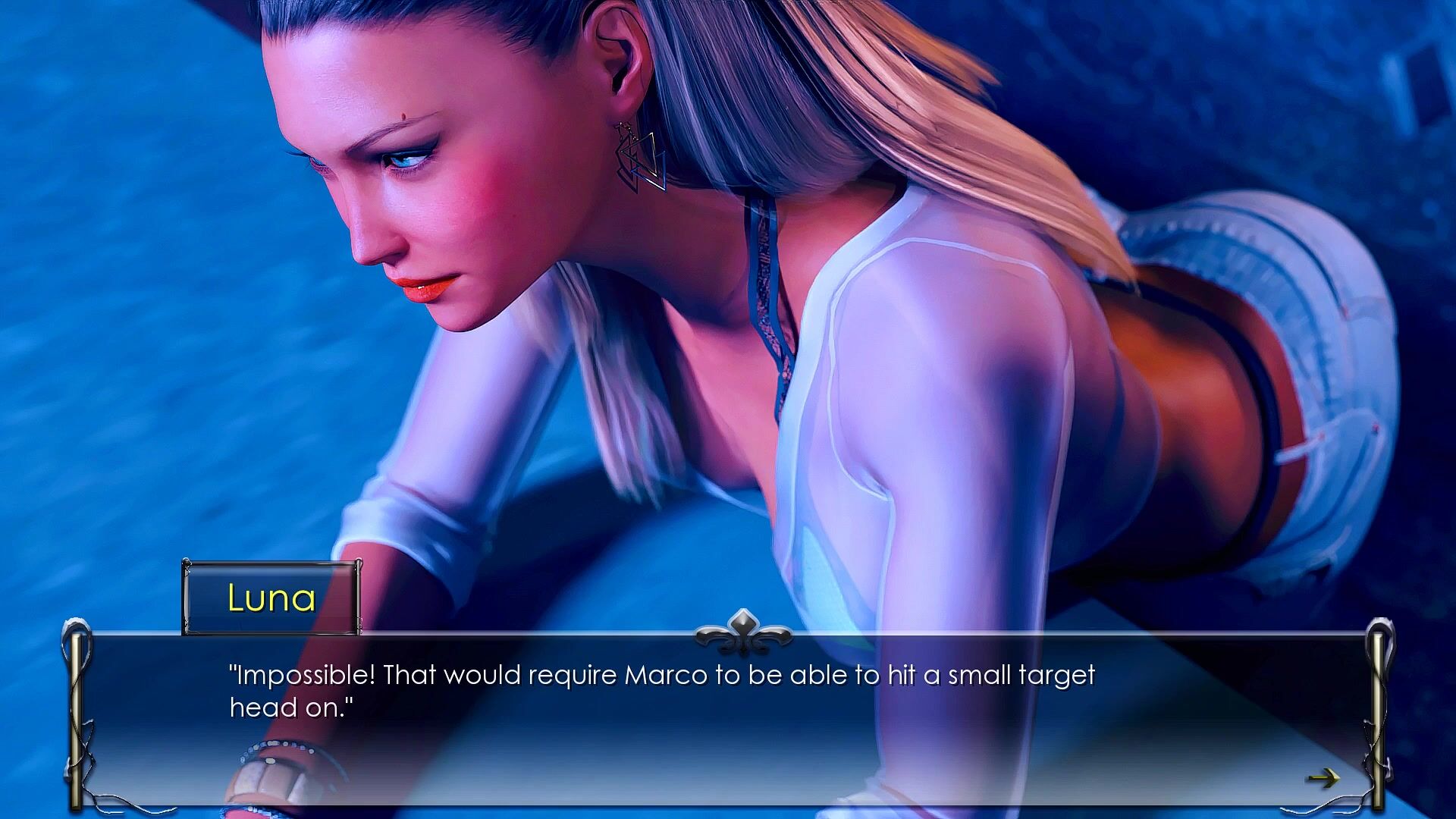Advance dialogue with the yellow arrow
The width and height of the screenshot is (1456, 819).
[1323, 777]
